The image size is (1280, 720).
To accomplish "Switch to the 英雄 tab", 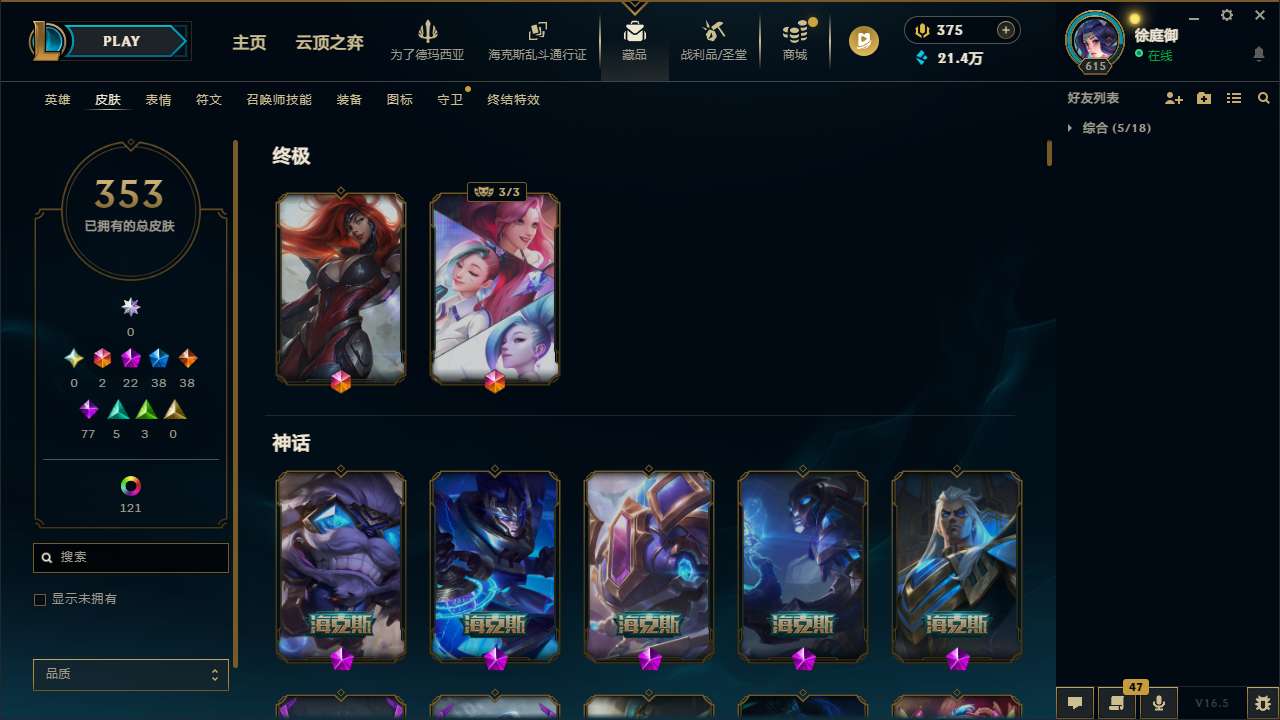I will coord(57,100).
